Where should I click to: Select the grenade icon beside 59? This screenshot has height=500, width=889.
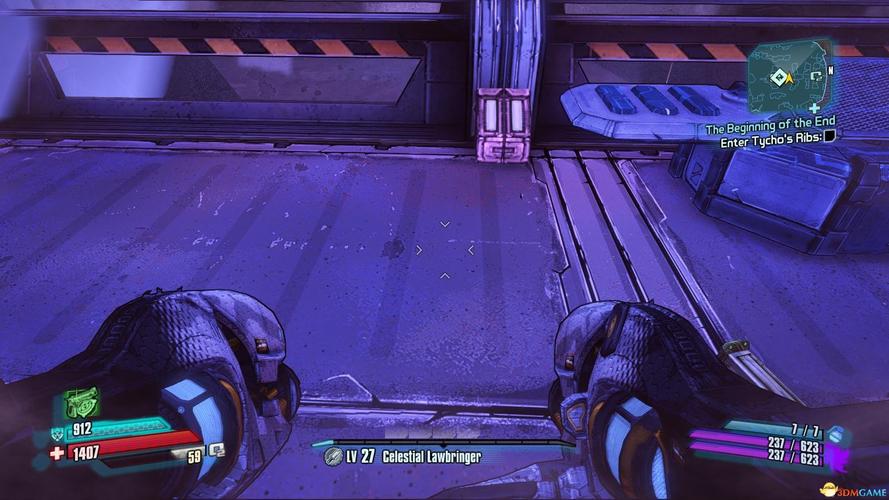[215, 452]
